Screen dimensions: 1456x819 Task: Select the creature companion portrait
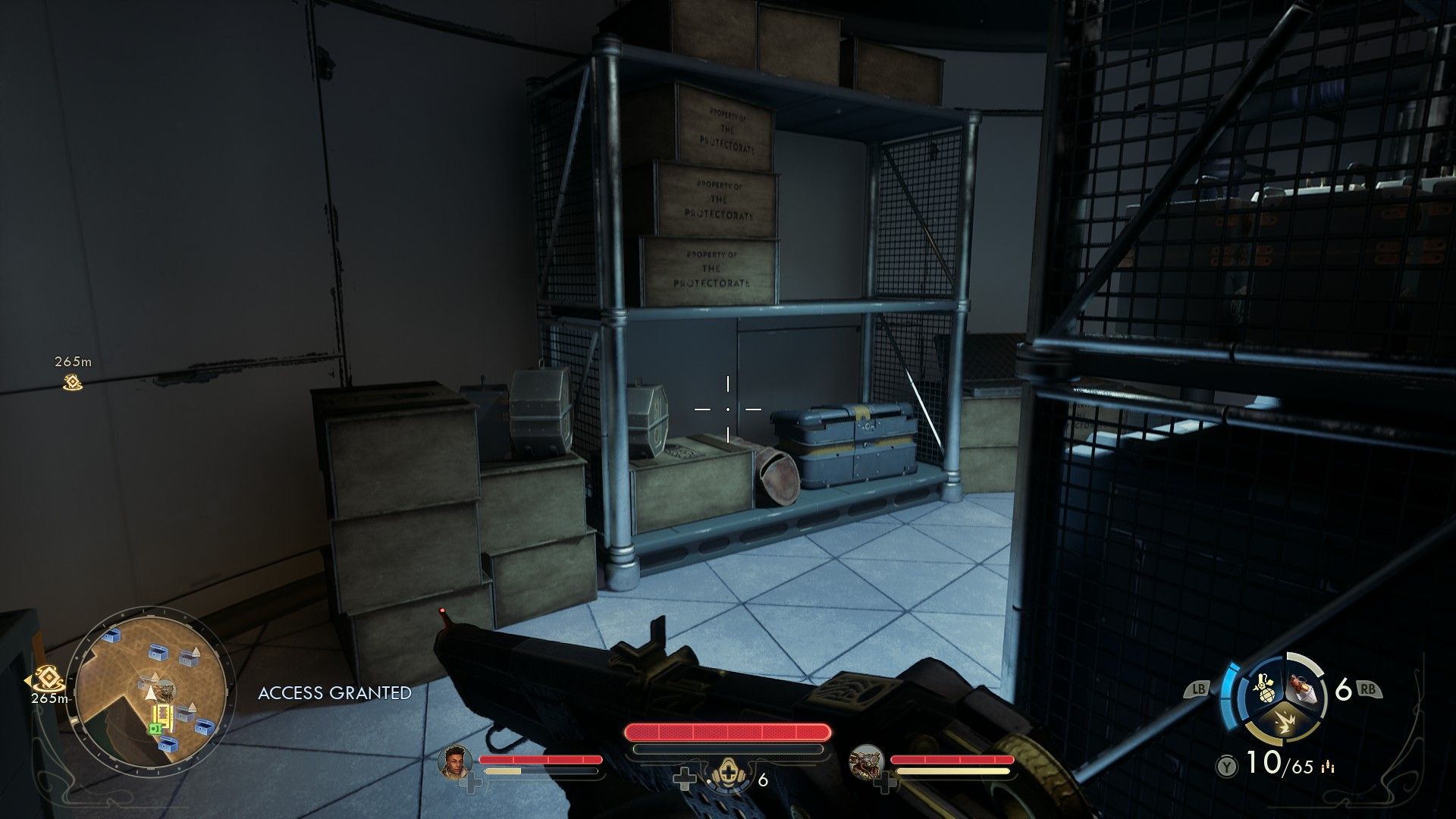pos(866,761)
